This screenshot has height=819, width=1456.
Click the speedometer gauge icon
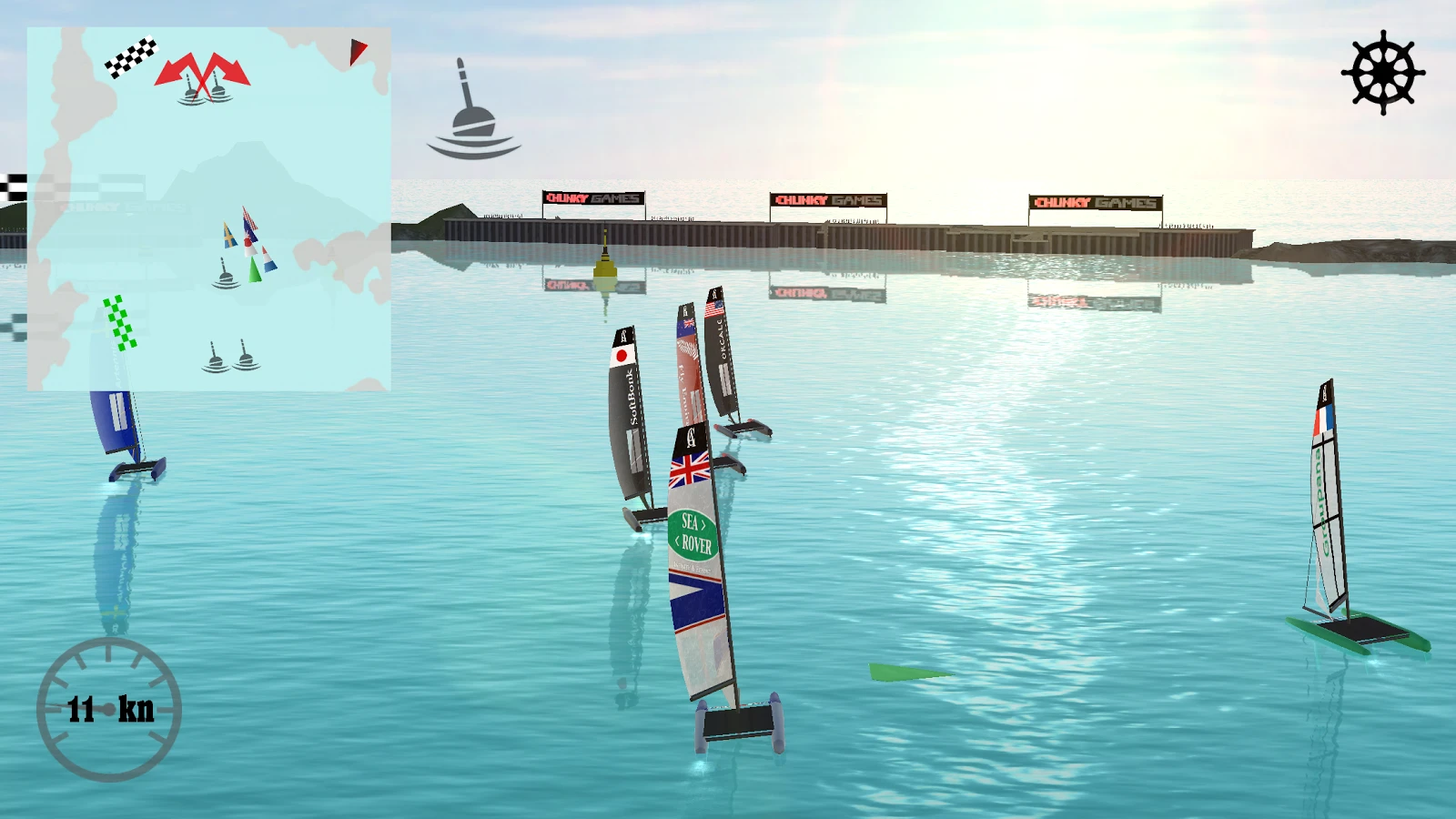[x=111, y=710]
